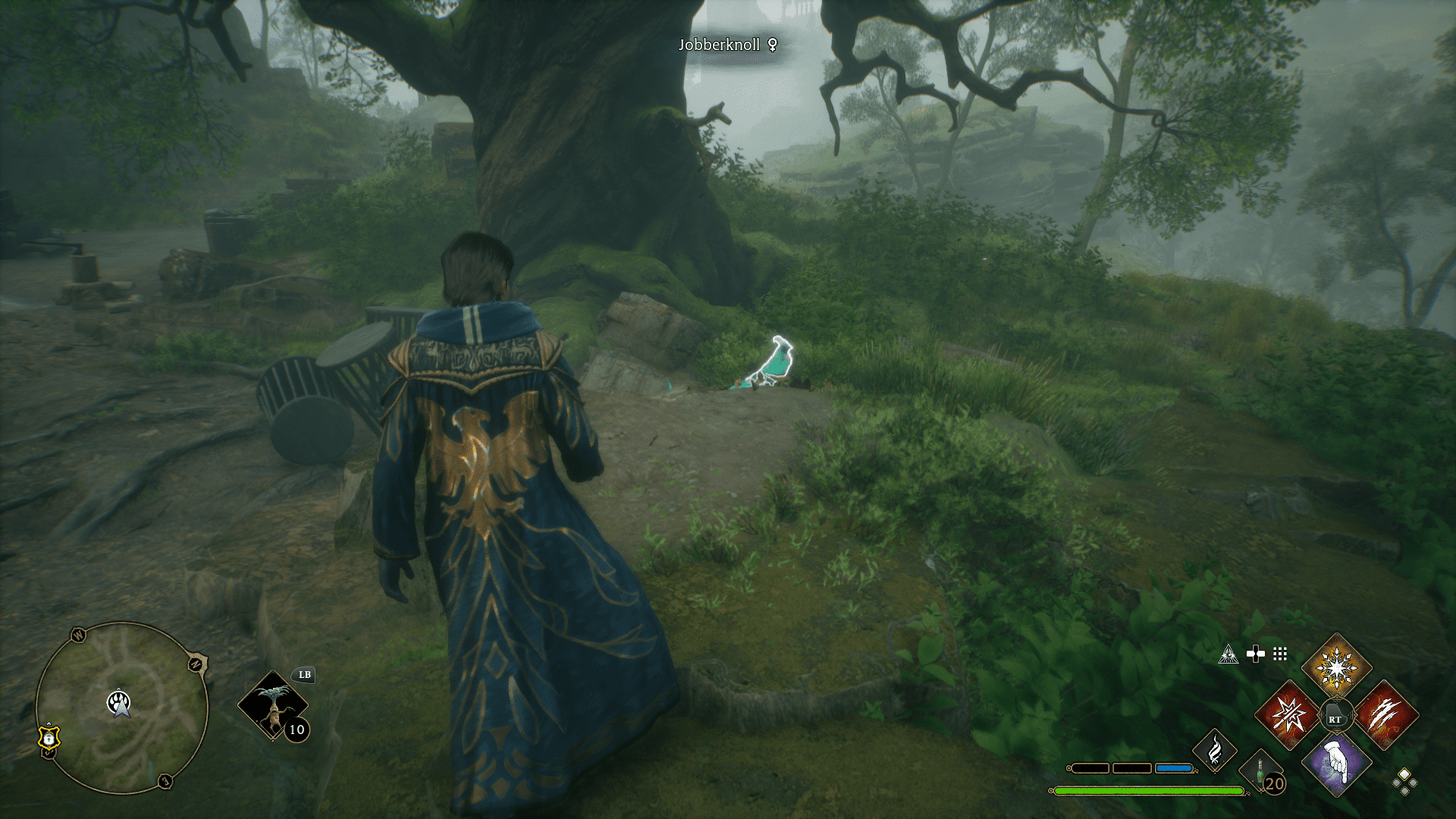Viewport: 1456px width, 819px height.
Task: Click the beast paw marker on the minimap
Action: pos(118,701)
